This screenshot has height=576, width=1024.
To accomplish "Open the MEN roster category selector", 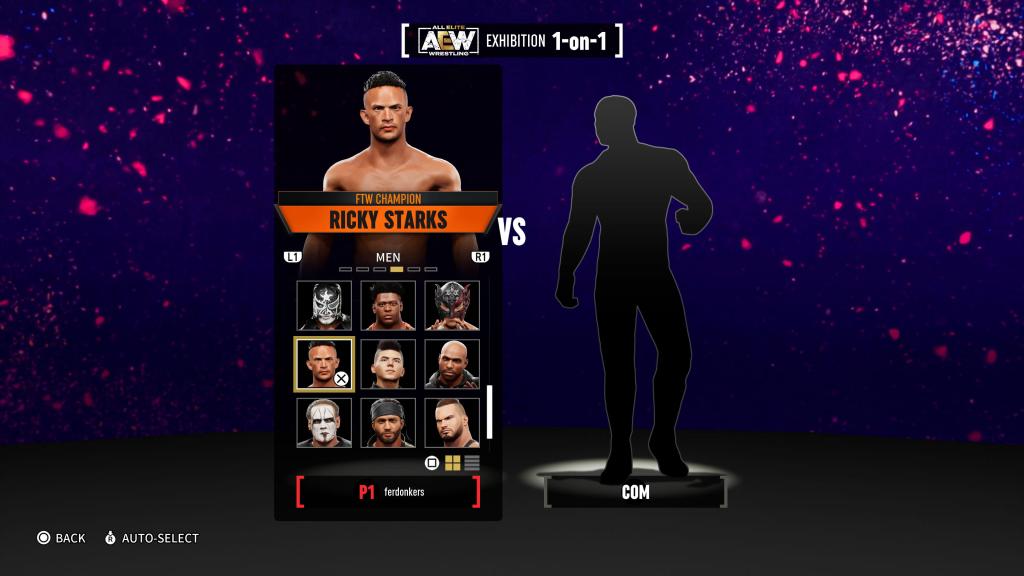I will pyautogui.click(x=387, y=257).
